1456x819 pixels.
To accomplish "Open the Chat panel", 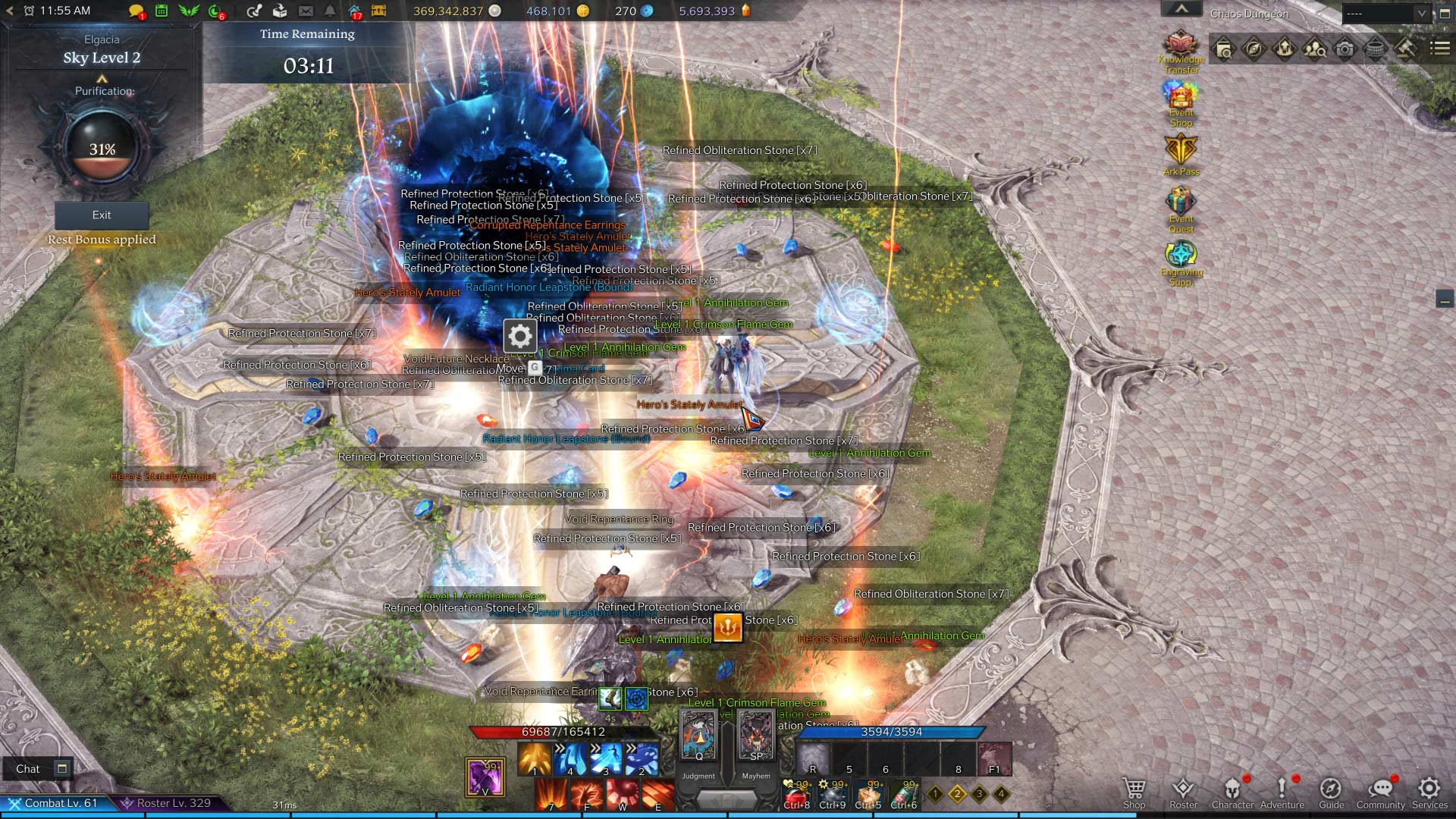I will [x=28, y=769].
